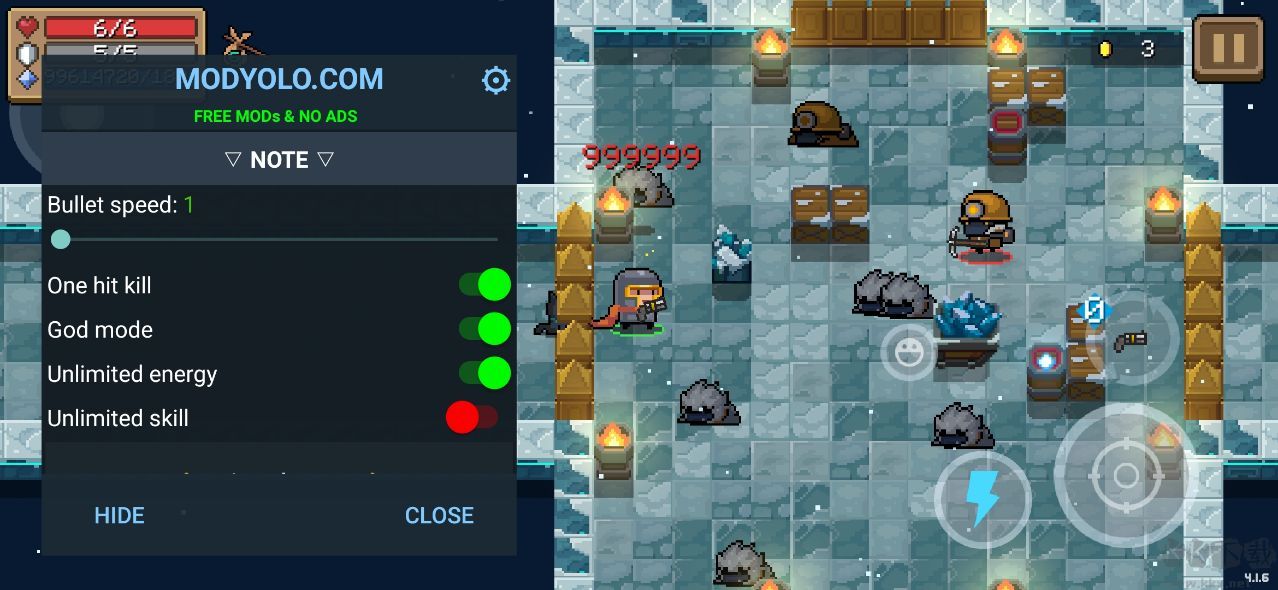Viewport: 1278px width, 590px height.
Task: Click the Bullet speed slider handle
Action: (x=61, y=239)
